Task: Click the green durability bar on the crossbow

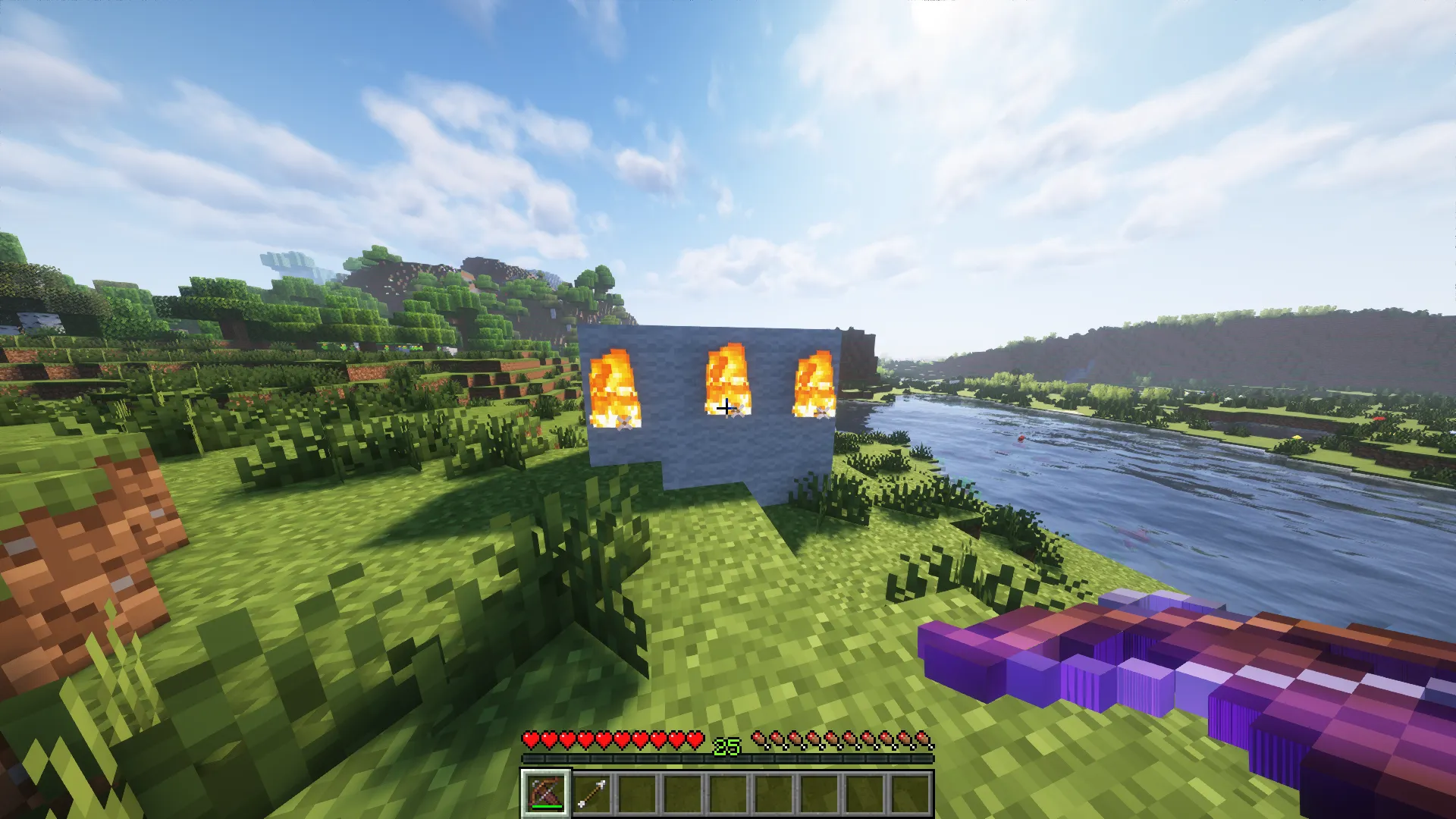Action: 548,806
